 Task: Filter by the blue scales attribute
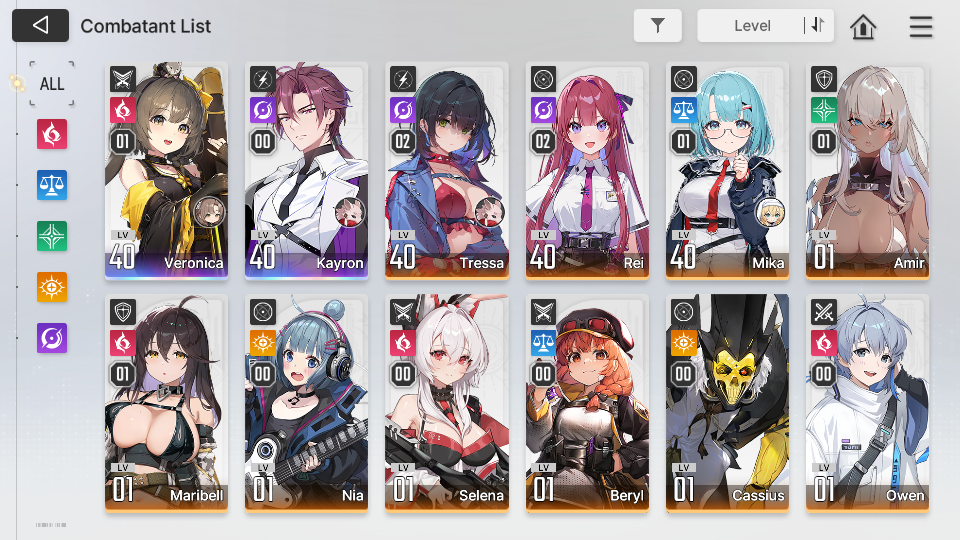click(x=52, y=185)
